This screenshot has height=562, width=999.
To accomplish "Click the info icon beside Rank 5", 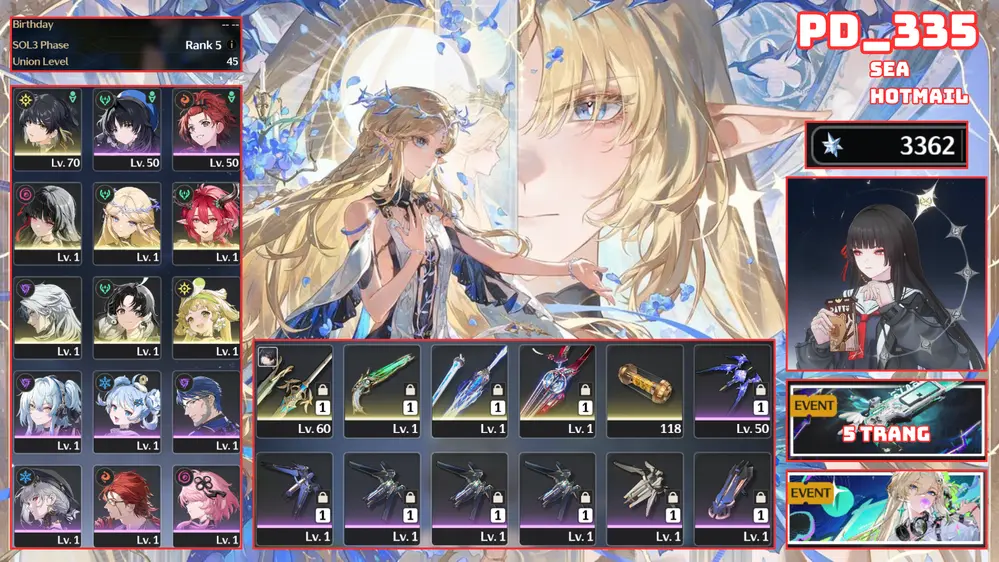I will point(232,45).
